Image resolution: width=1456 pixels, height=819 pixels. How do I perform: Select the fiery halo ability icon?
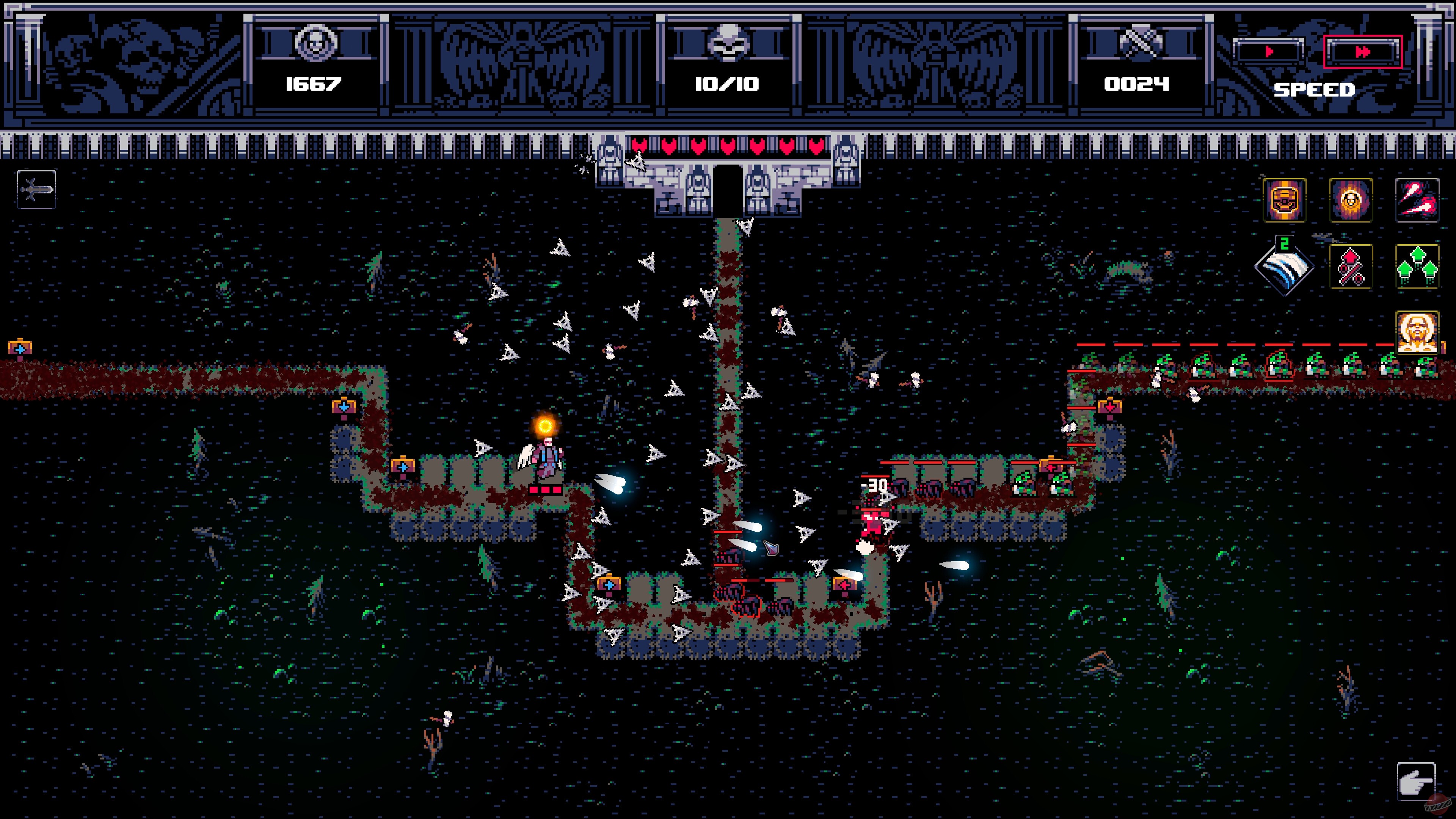coord(1350,200)
